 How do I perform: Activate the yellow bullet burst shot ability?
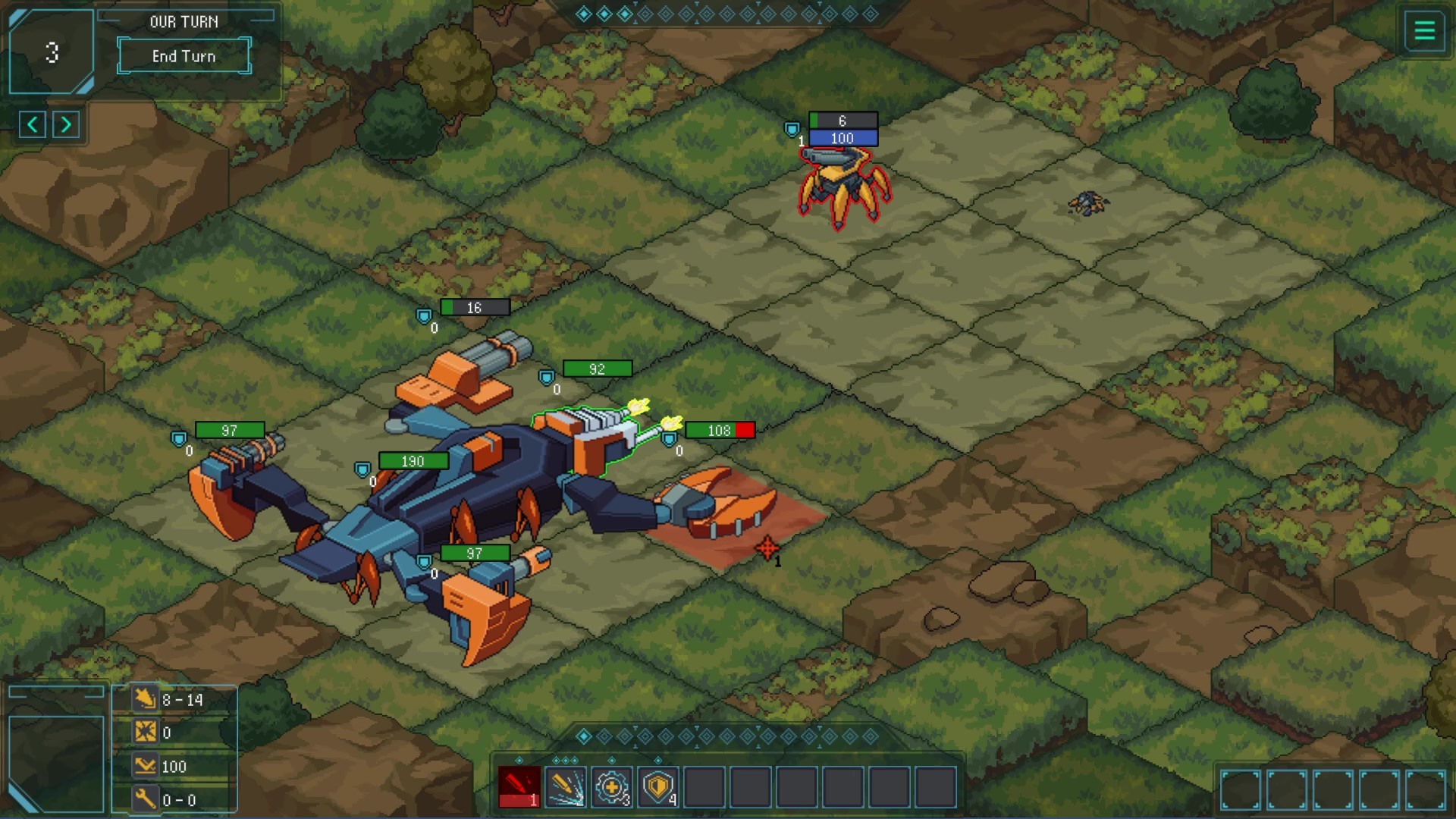coord(566,787)
